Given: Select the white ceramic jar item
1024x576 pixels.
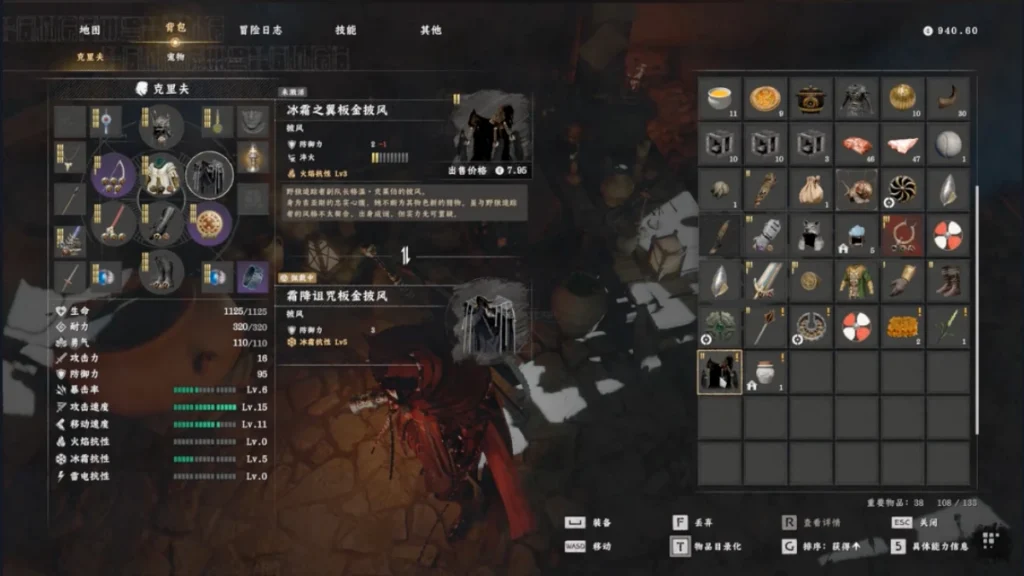Looking at the screenshot, I should (x=765, y=371).
